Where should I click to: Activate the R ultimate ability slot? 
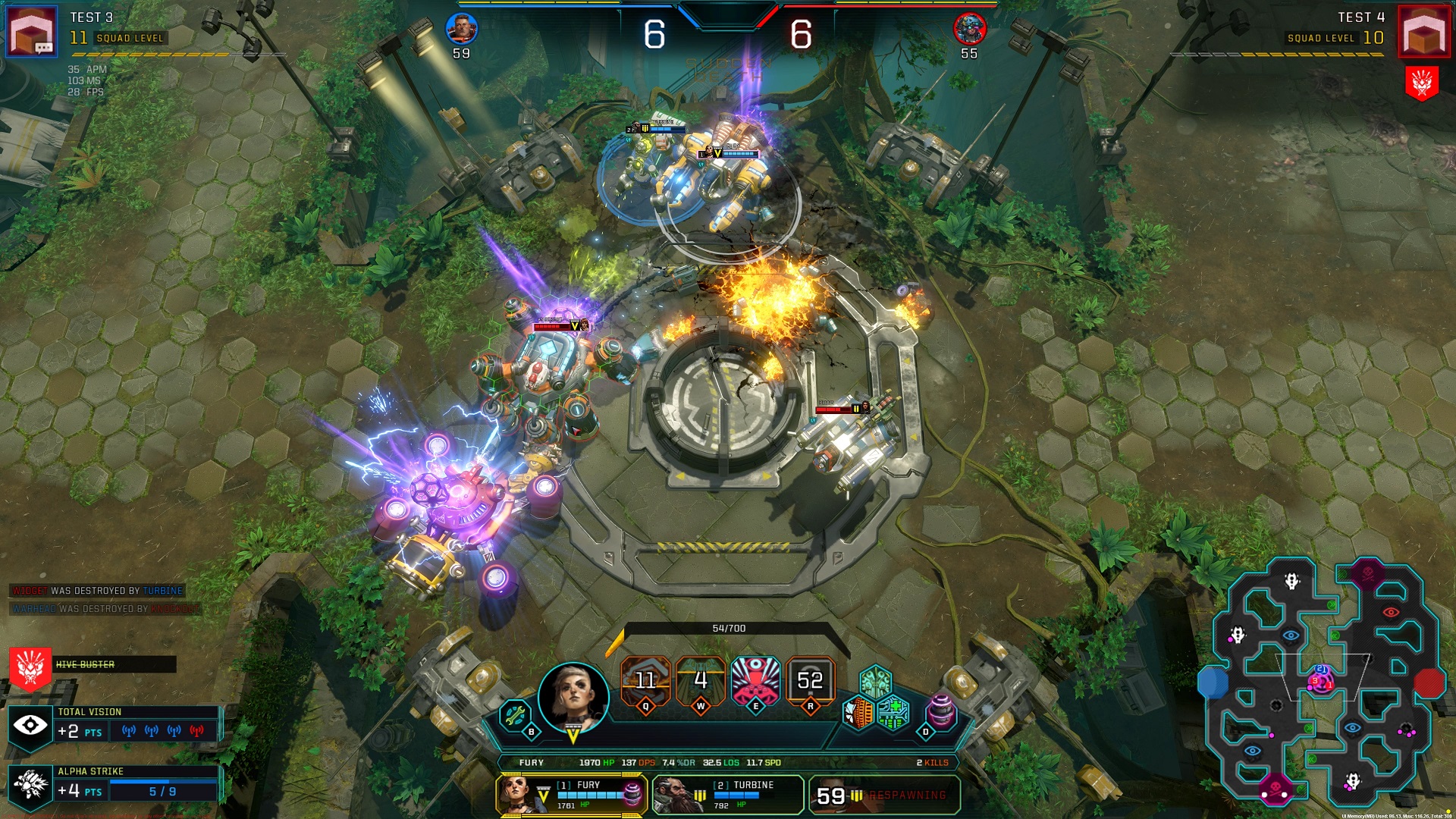tap(810, 680)
